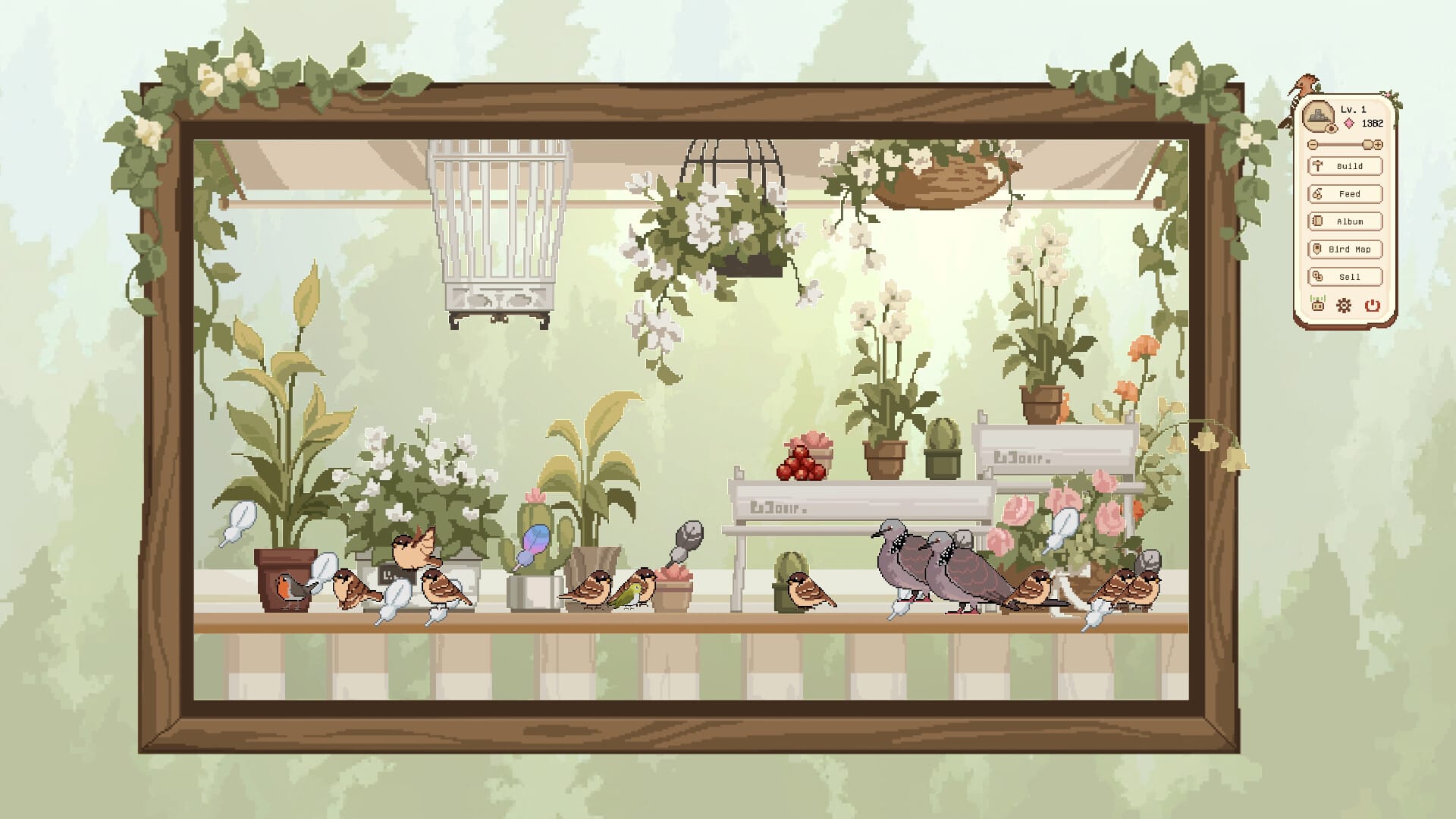This screenshot has height=819, width=1456.
Task: Click the red power icon
Action: tap(1371, 306)
